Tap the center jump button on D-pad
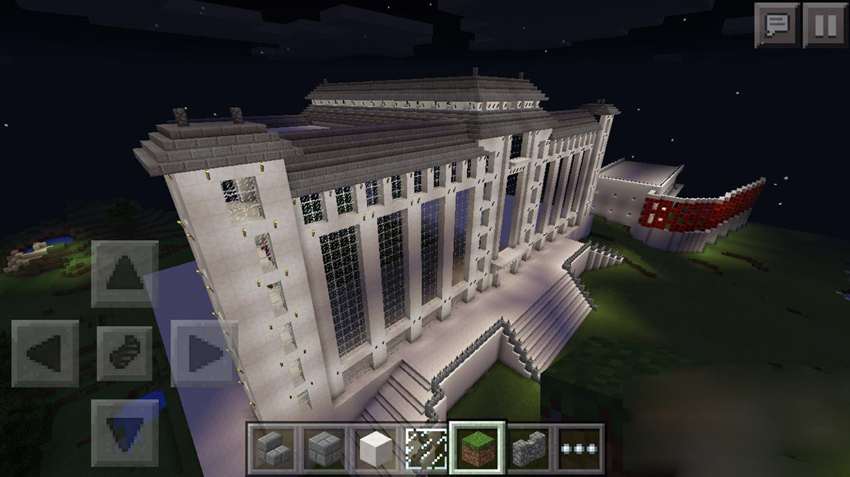 tap(124, 353)
